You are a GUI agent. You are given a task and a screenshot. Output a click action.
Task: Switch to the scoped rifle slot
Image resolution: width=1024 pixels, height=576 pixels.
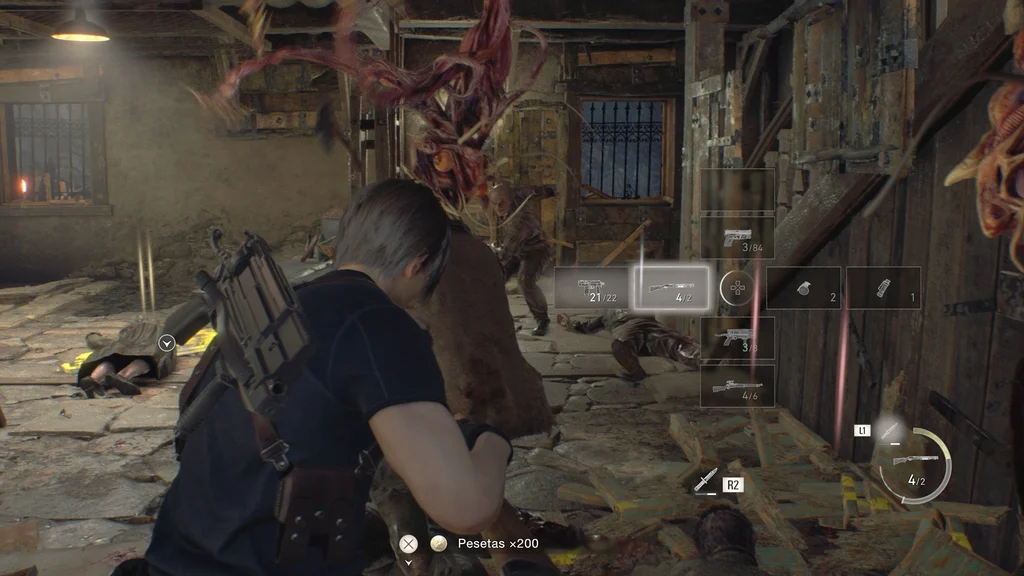738,386
